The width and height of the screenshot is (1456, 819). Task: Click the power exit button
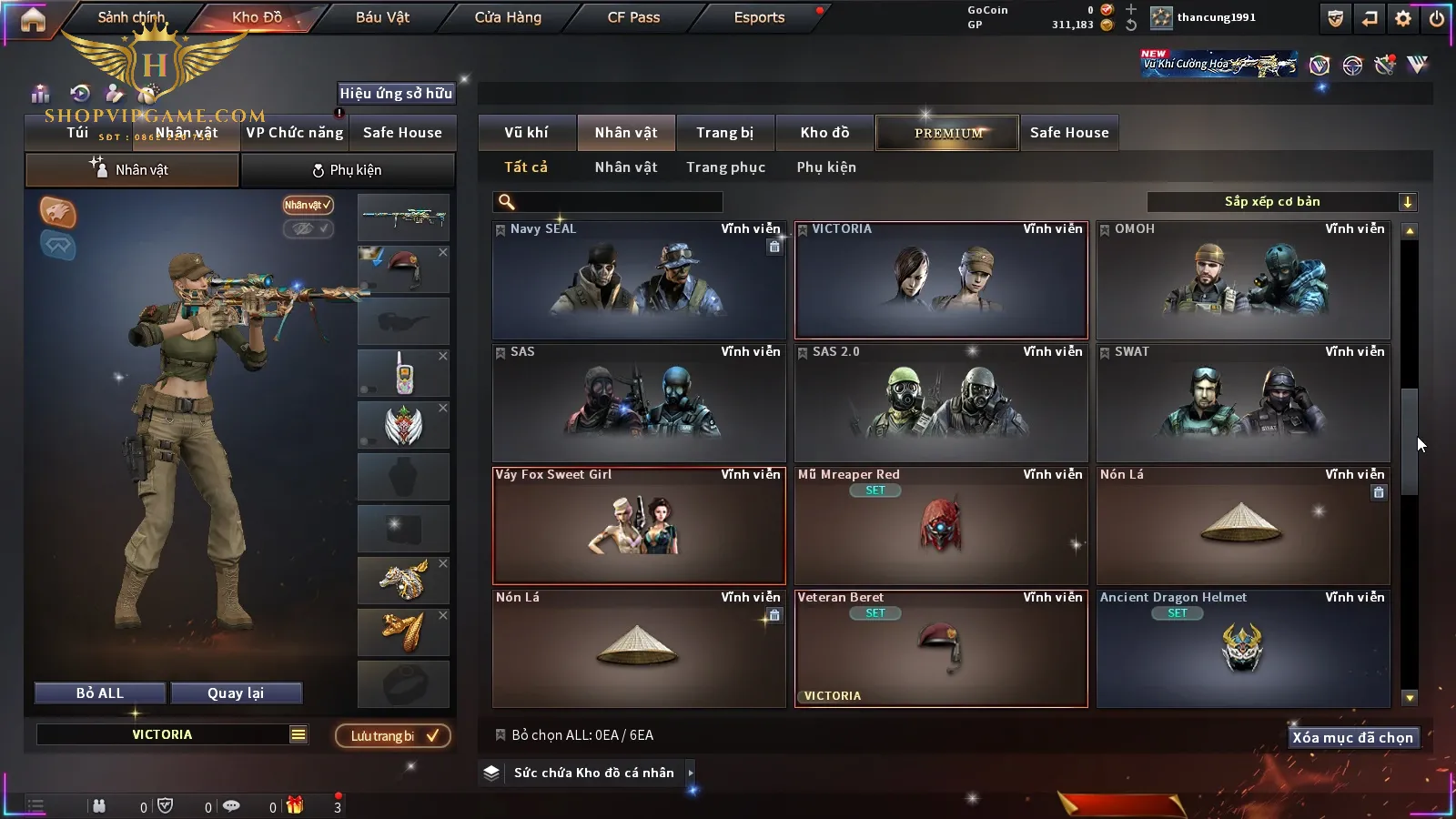pyautogui.click(x=1437, y=18)
